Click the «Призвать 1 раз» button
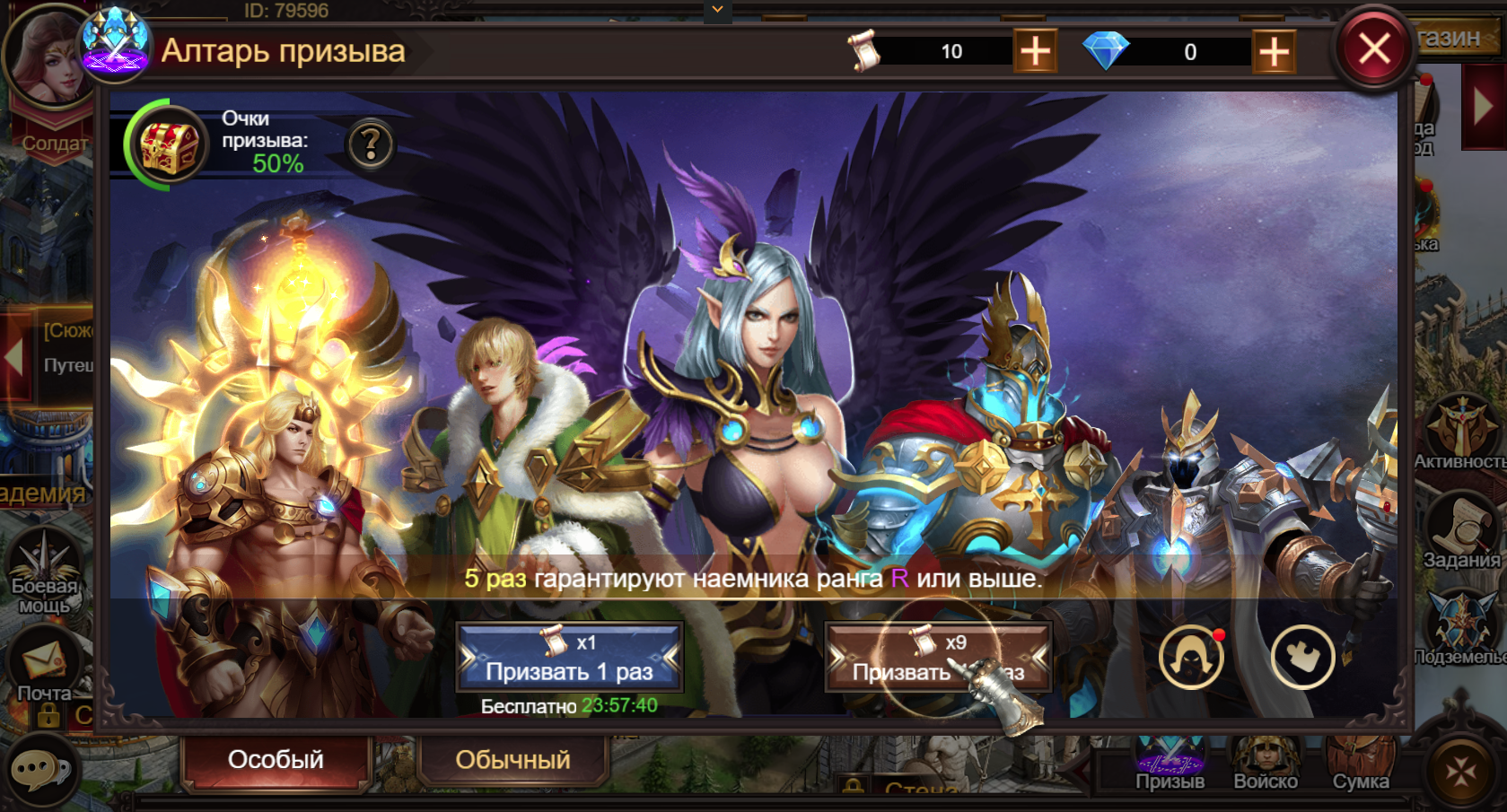The image size is (1507, 812). pyautogui.click(x=570, y=658)
